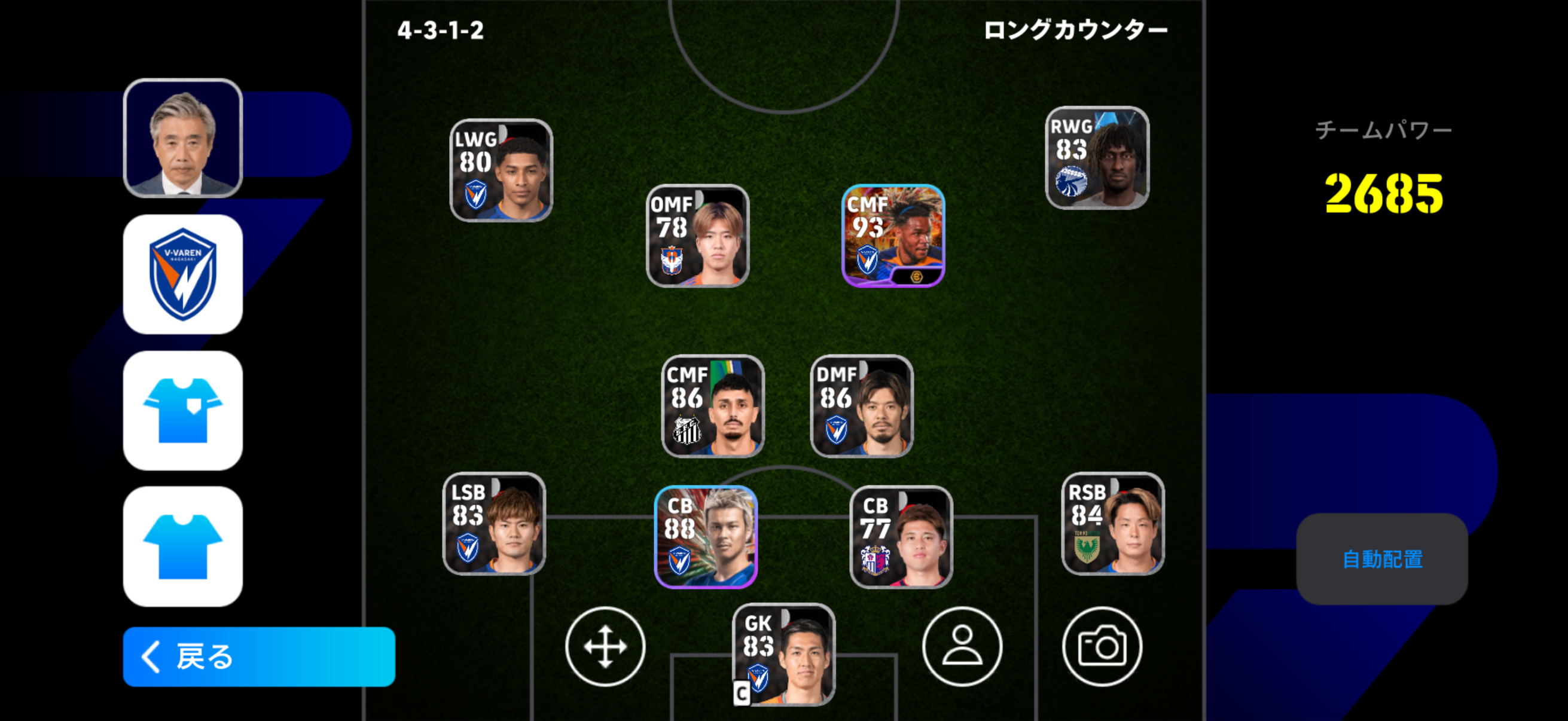The height and width of the screenshot is (721, 1568).
Task: Pick the LSB 83 player card
Action: [493, 523]
